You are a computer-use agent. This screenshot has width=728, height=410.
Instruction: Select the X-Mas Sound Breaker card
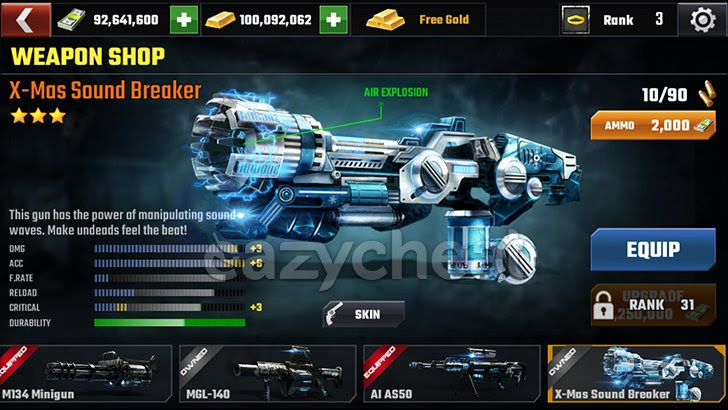click(636, 376)
